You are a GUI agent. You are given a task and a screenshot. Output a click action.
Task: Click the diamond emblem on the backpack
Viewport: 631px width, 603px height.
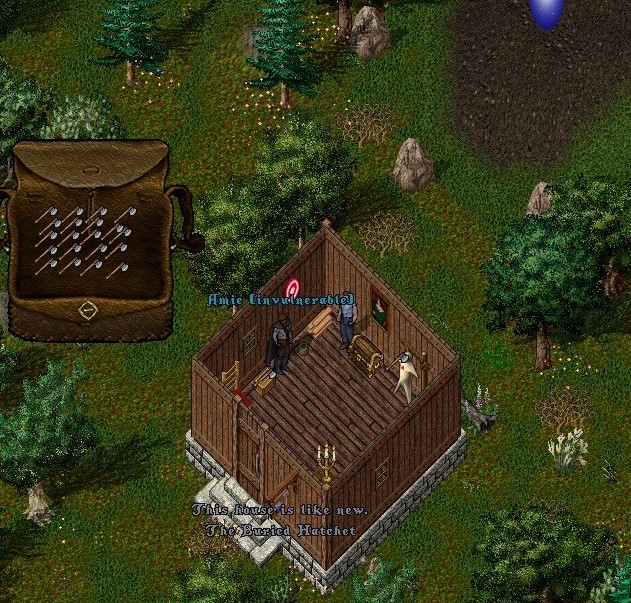pyautogui.click(x=88, y=311)
